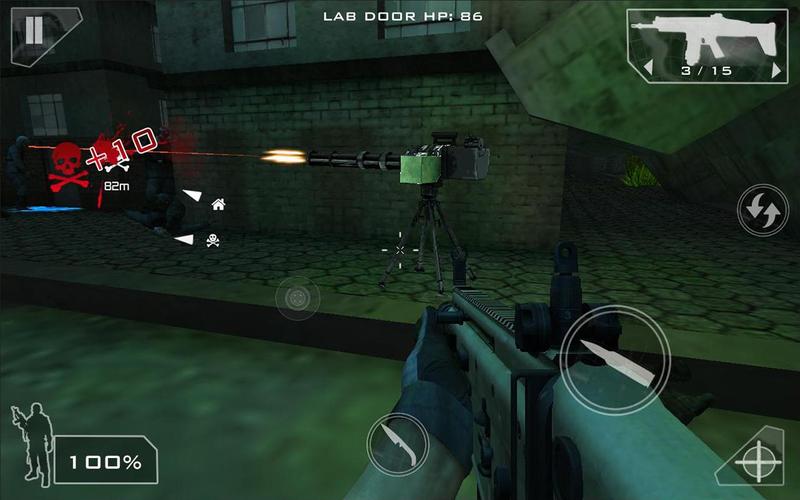Tap the virtual movement joystick
The height and width of the screenshot is (500, 800).
pos(297,299)
